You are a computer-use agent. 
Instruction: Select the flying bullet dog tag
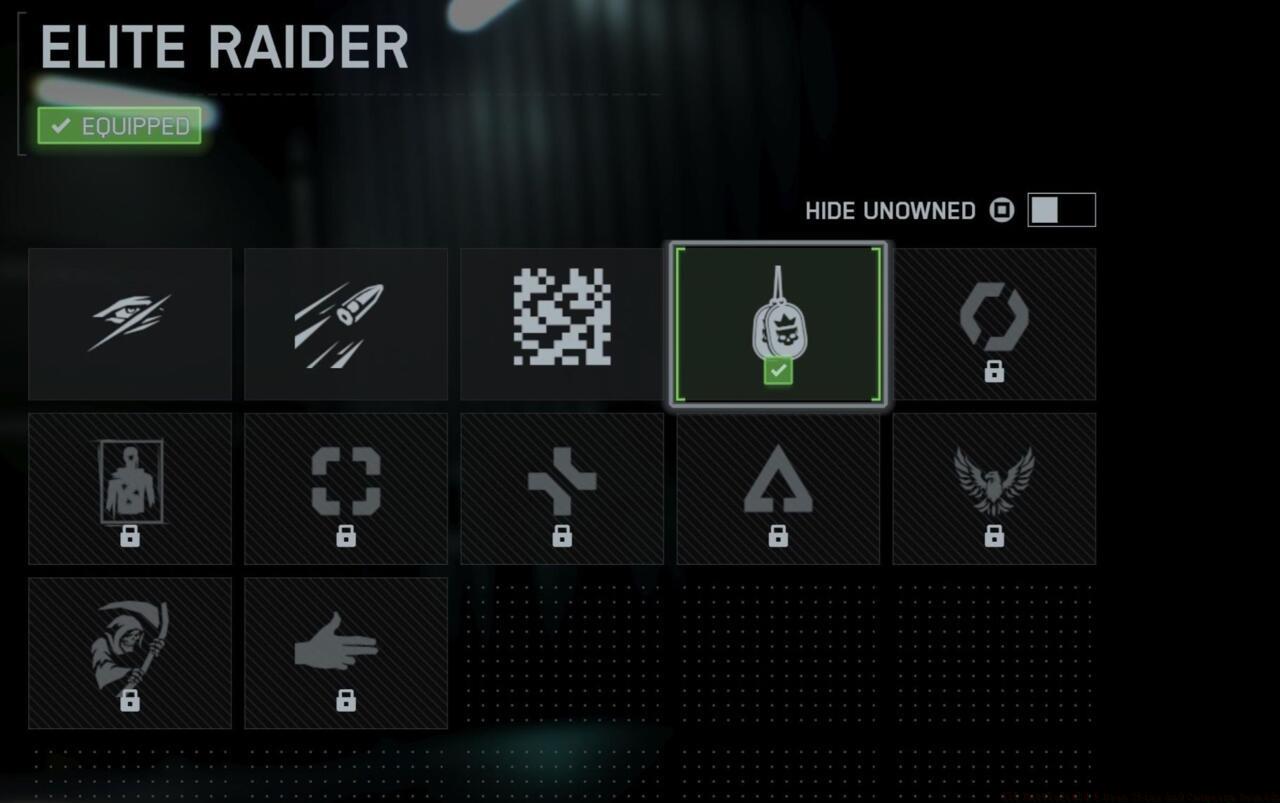(x=346, y=323)
